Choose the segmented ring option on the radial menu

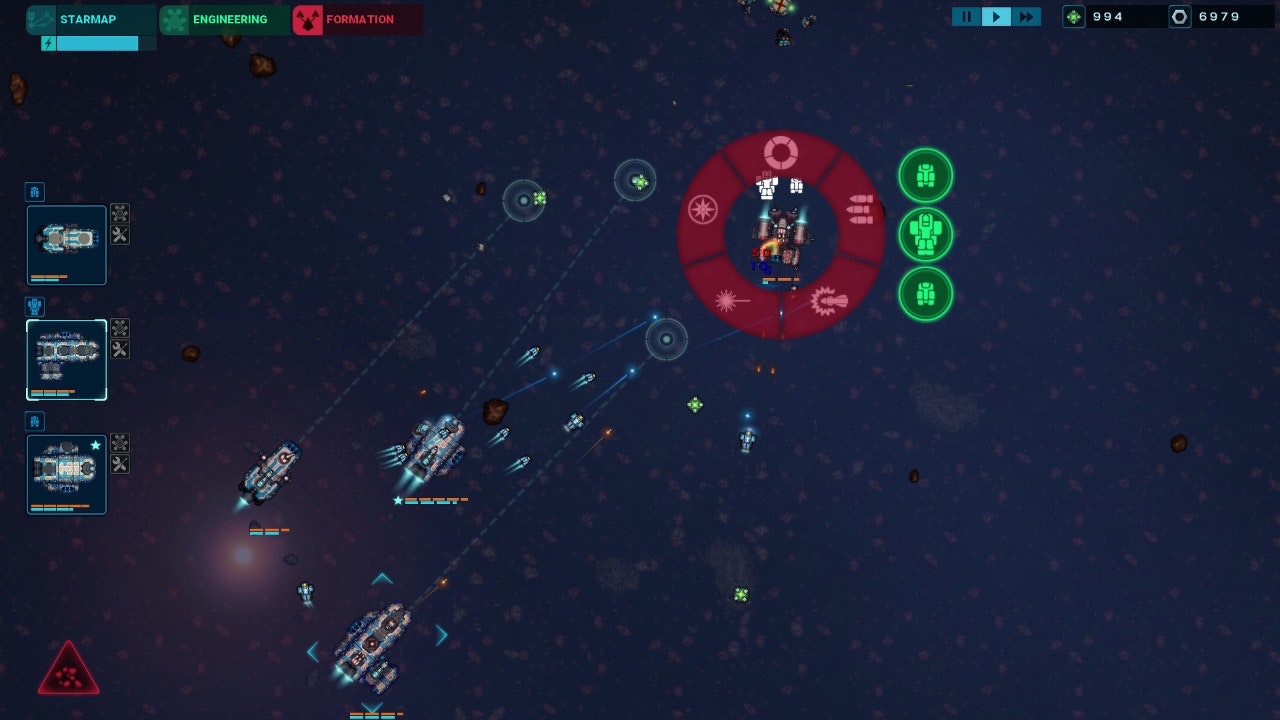(781, 153)
